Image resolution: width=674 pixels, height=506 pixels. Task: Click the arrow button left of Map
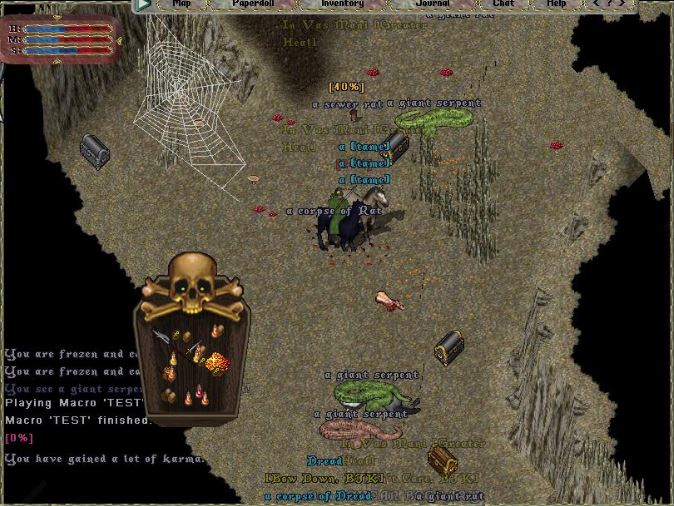click(x=143, y=4)
